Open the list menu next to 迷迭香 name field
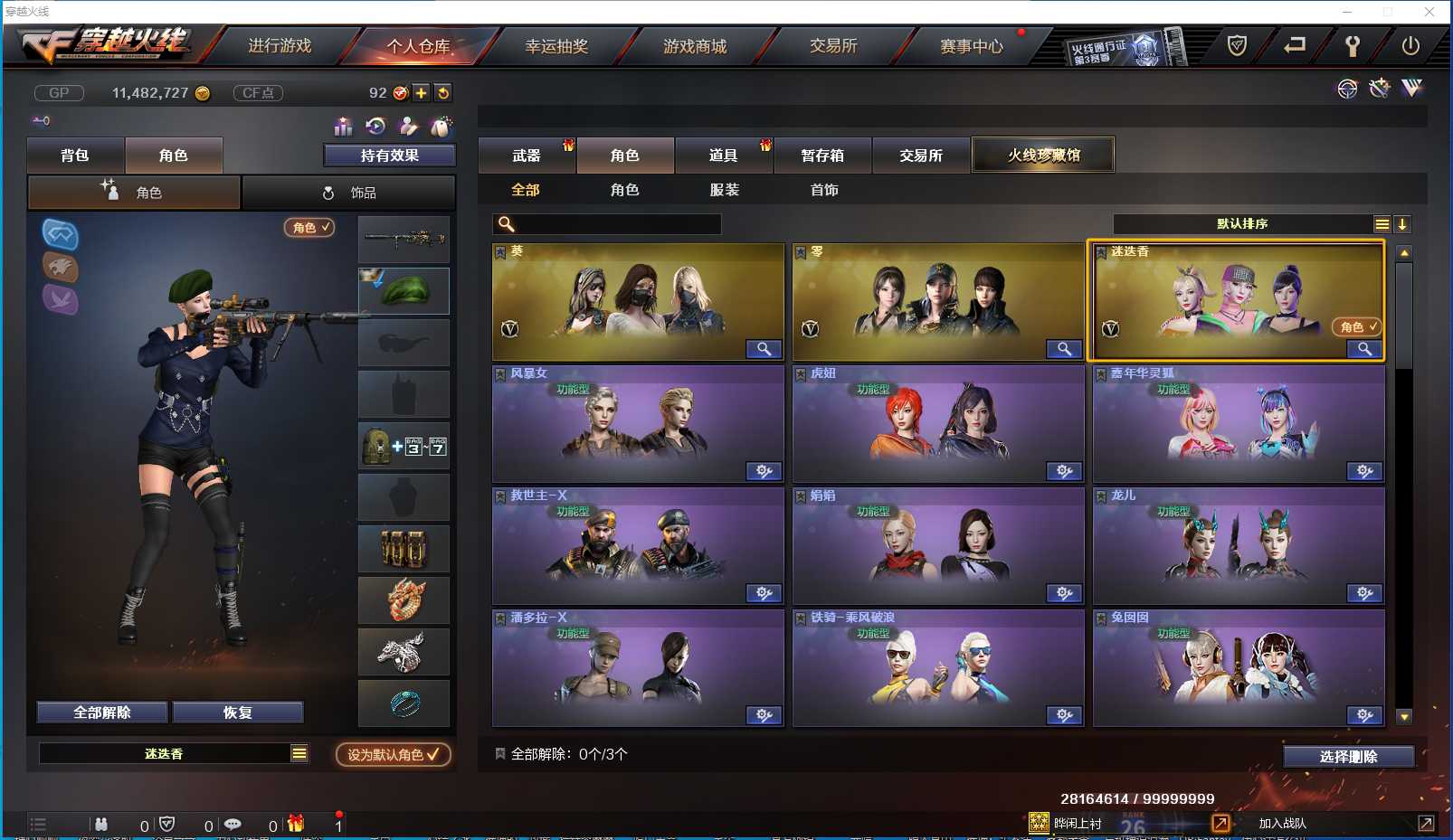Image resolution: width=1453 pixels, height=840 pixels. pyautogui.click(x=298, y=752)
